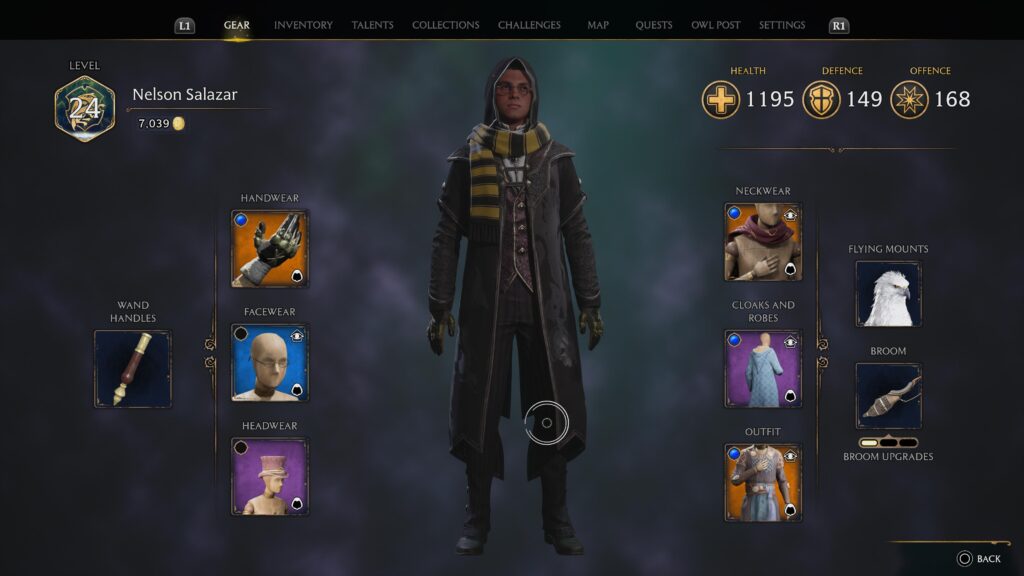Choose the Outfit gear slot
The width and height of the screenshot is (1024, 576).
[763, 483]
